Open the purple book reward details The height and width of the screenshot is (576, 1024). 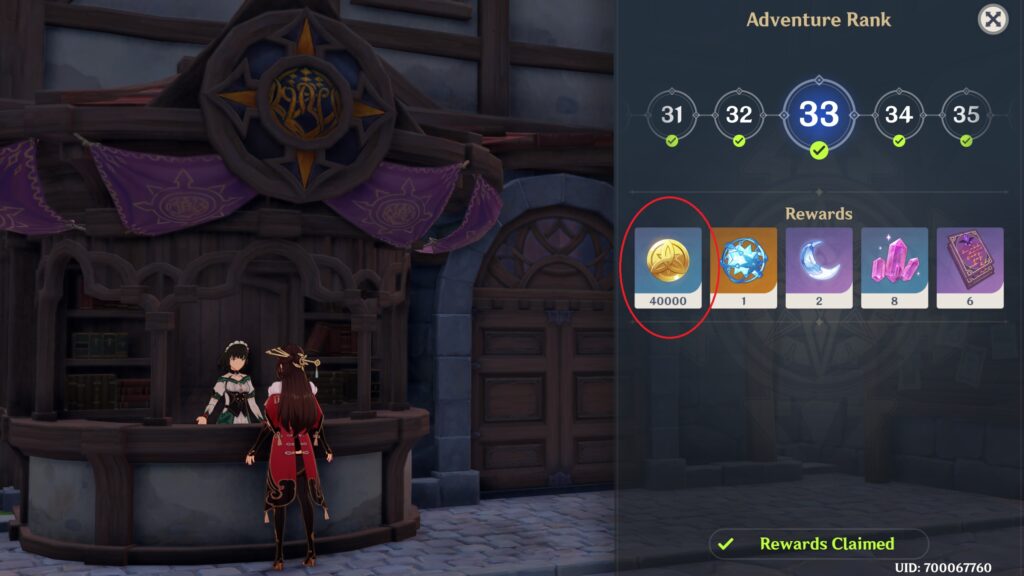(x=969, y=267)
